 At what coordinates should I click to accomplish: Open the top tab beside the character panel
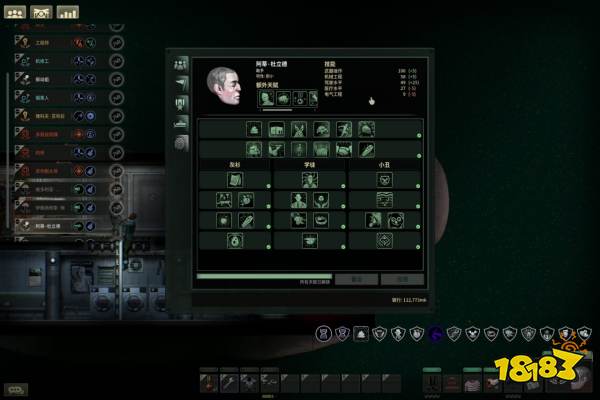coord(181,63)
